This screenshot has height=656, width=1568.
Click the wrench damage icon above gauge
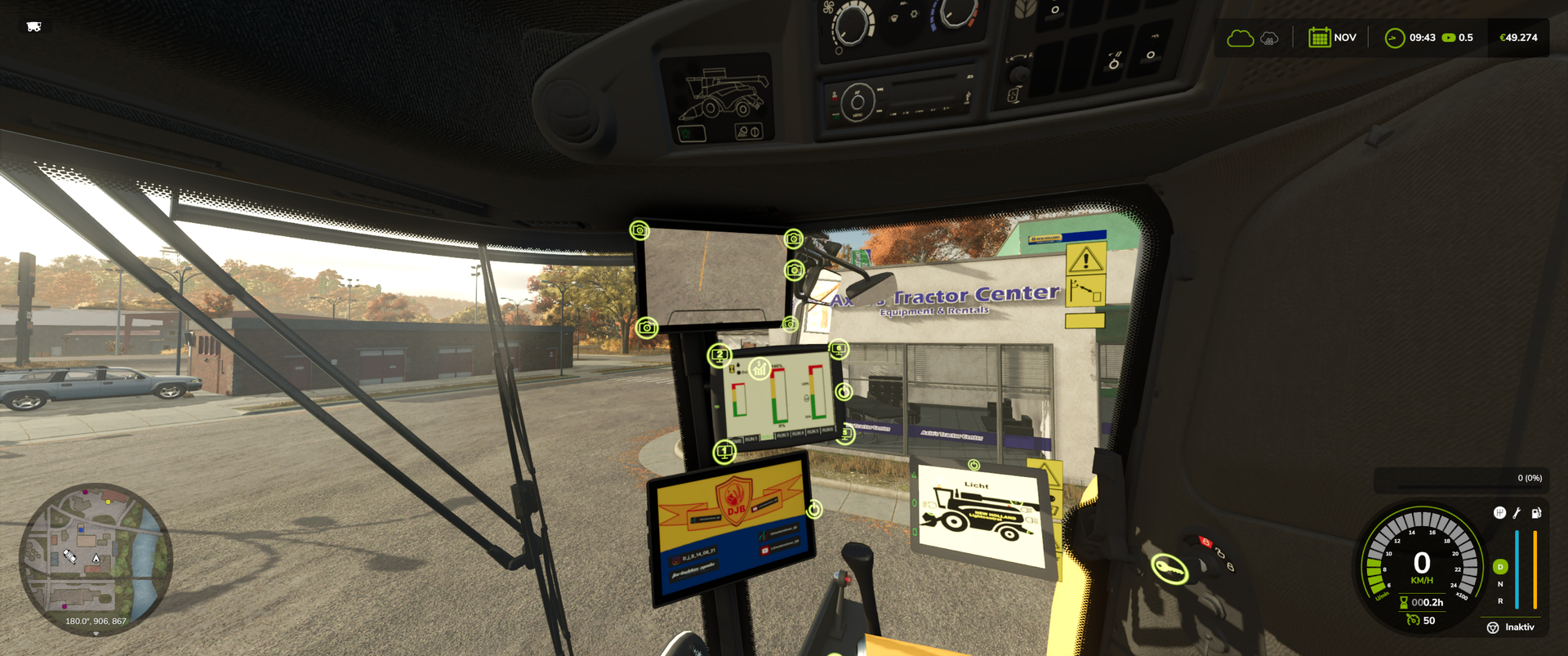(1517, 513)
